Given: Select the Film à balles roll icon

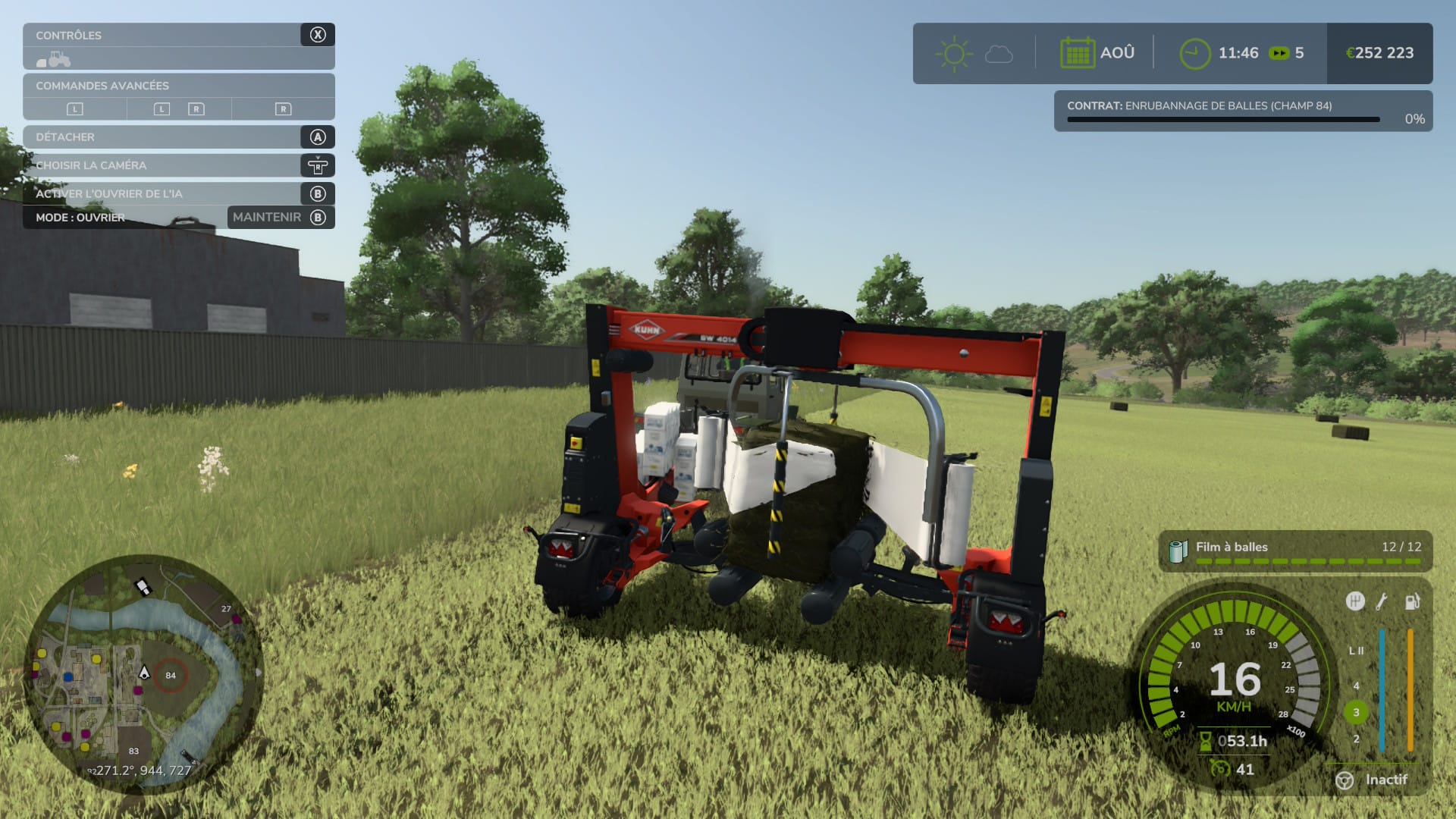Looking at the screenshot, I should pyautogui.click(x=1178, y=551).
